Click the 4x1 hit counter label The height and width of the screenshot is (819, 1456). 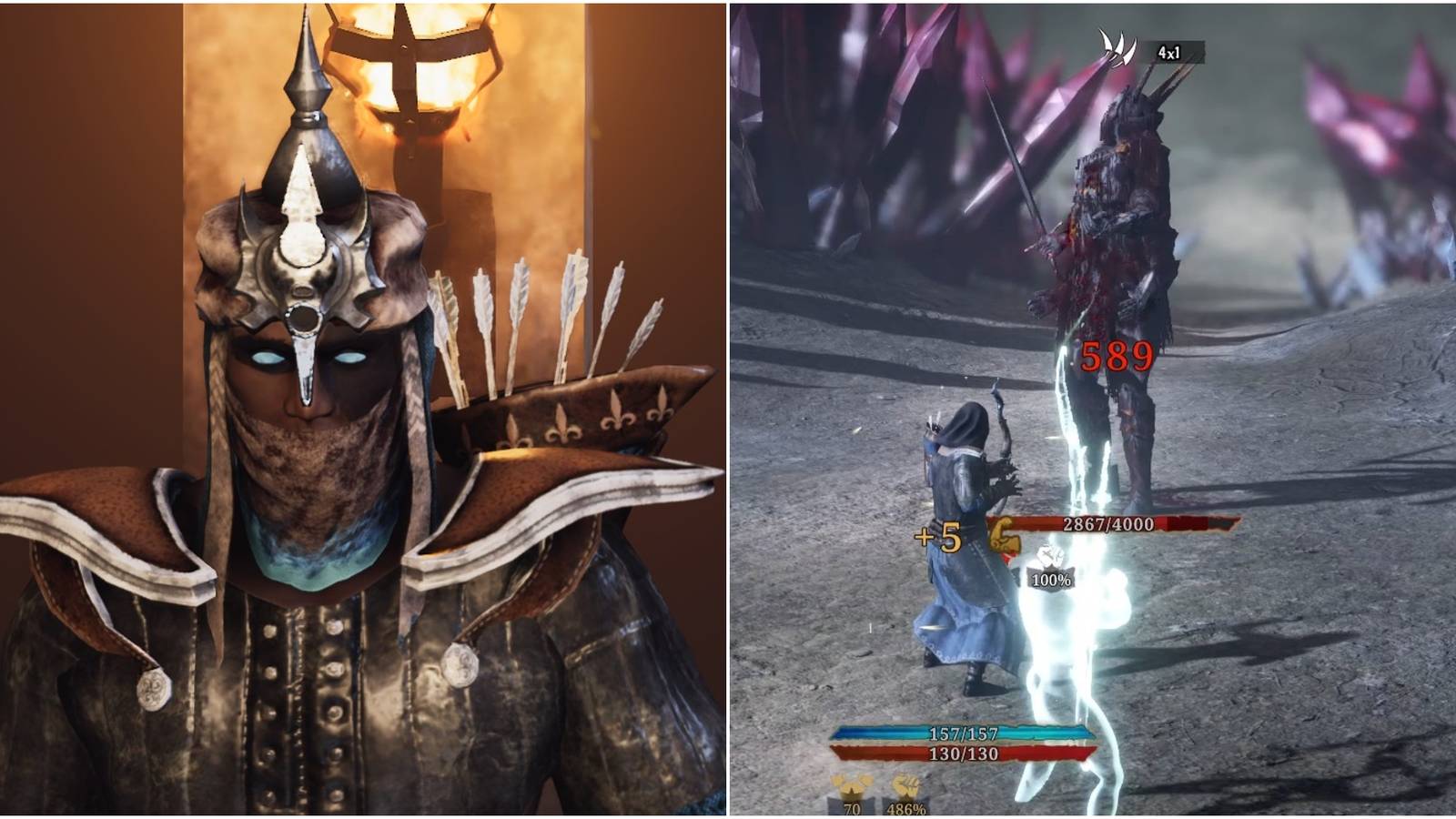point(1168,52)
